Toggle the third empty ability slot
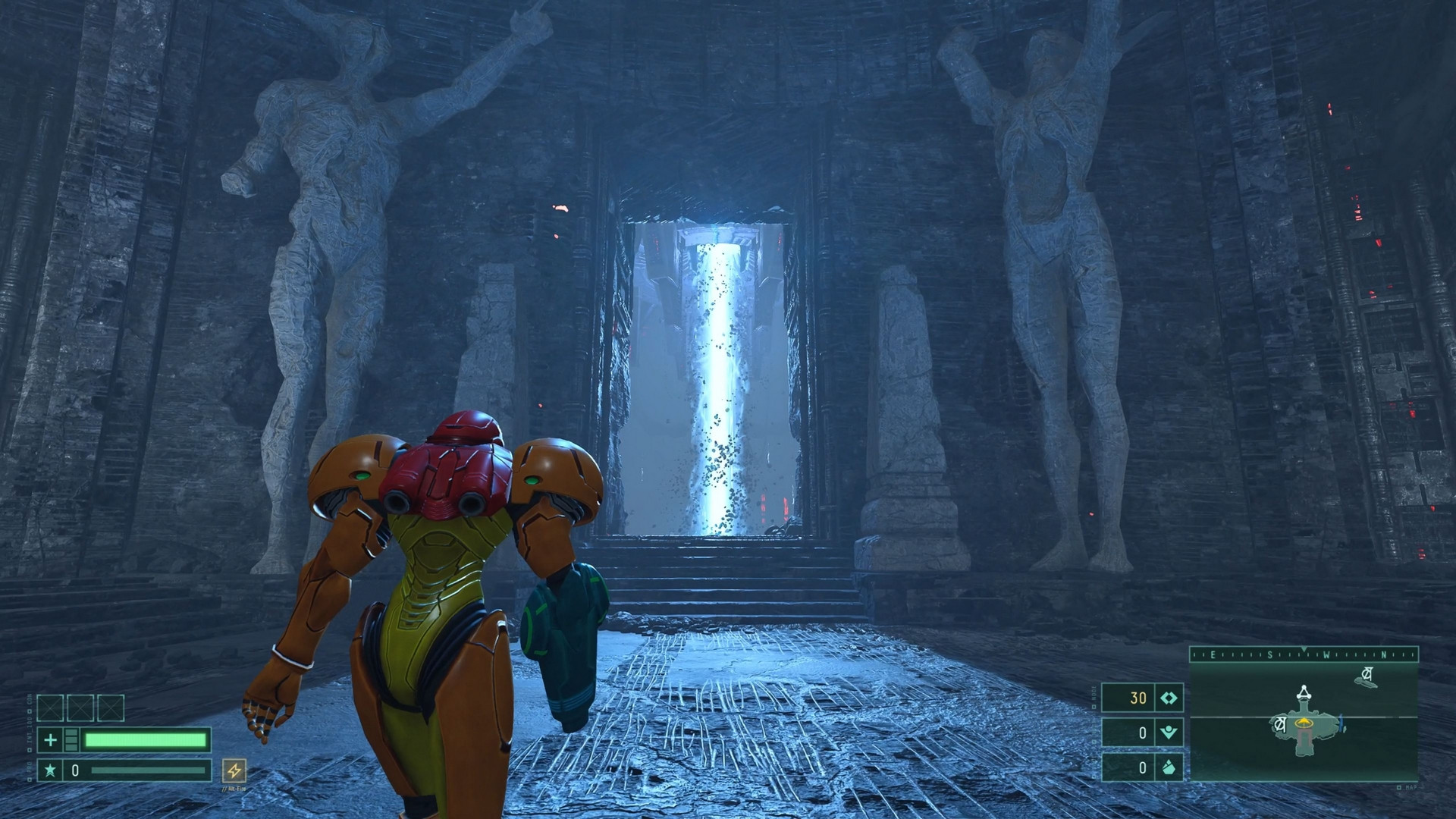 [x=111, y=708]
